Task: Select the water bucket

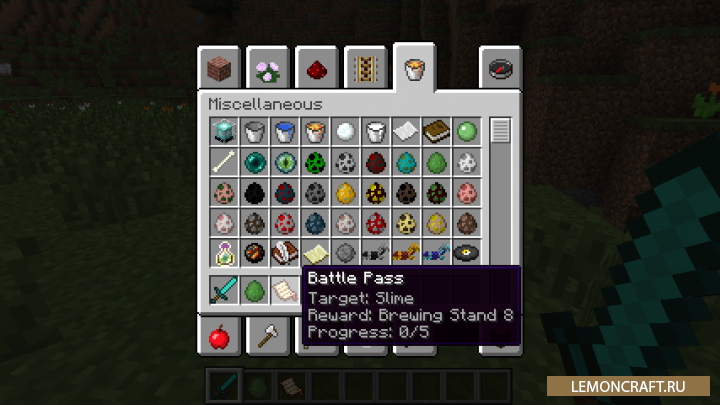Action: coord(283,131)
